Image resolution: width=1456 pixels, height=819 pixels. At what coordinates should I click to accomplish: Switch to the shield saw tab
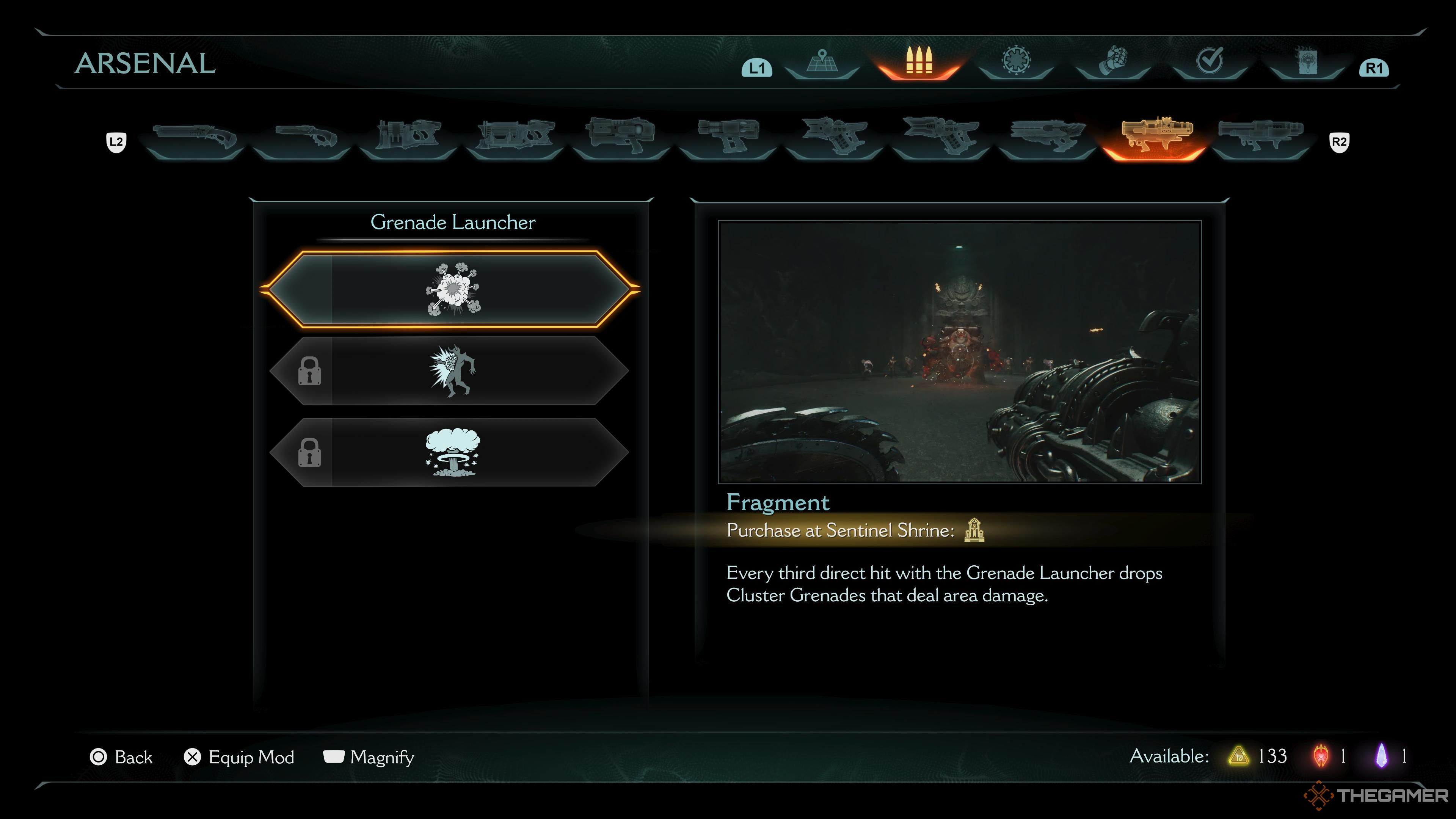click(x=1016, y=62)
